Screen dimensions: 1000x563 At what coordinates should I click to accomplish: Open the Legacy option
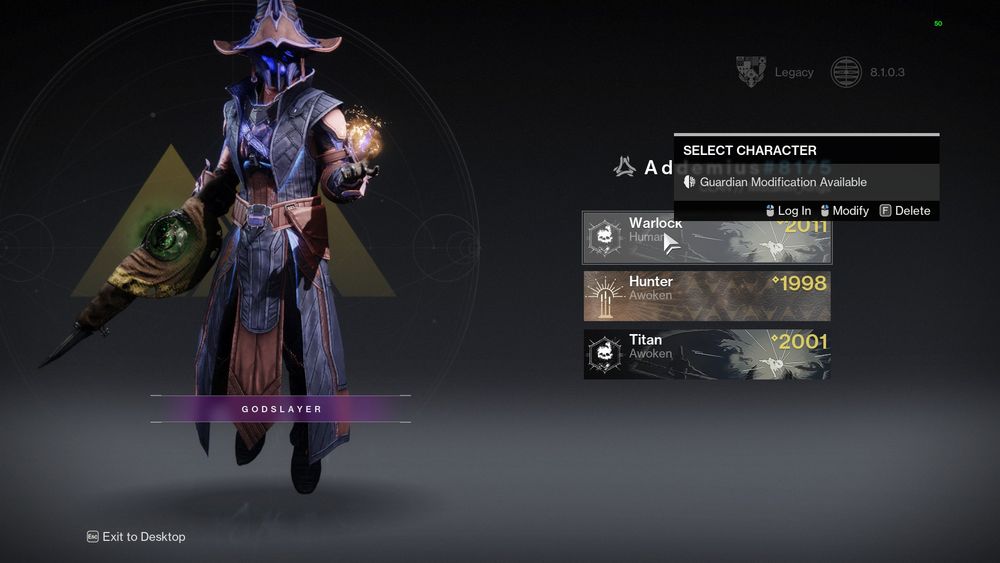[x=776, y=72]
